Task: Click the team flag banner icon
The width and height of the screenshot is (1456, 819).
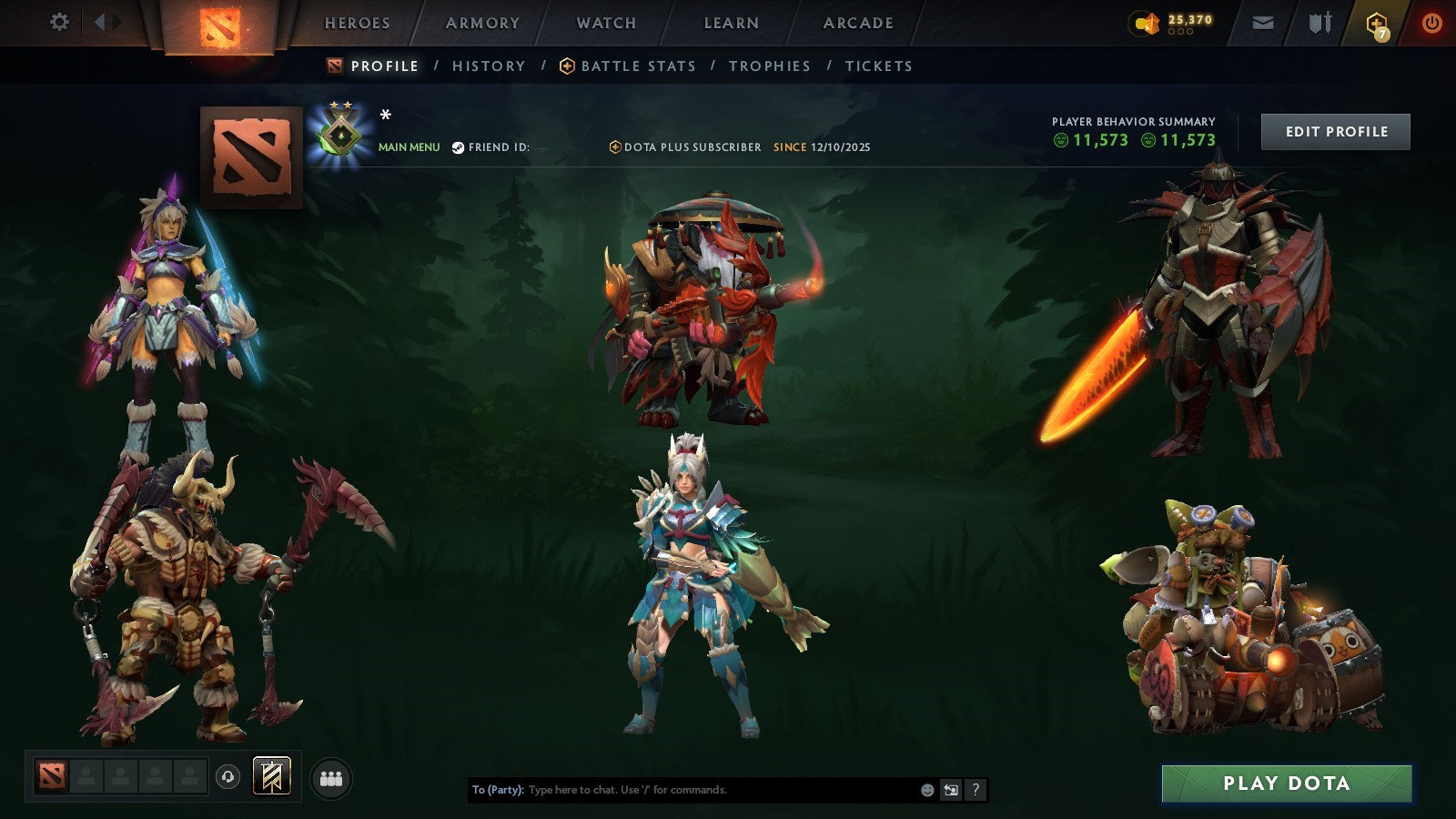Action: click(273, 778)
